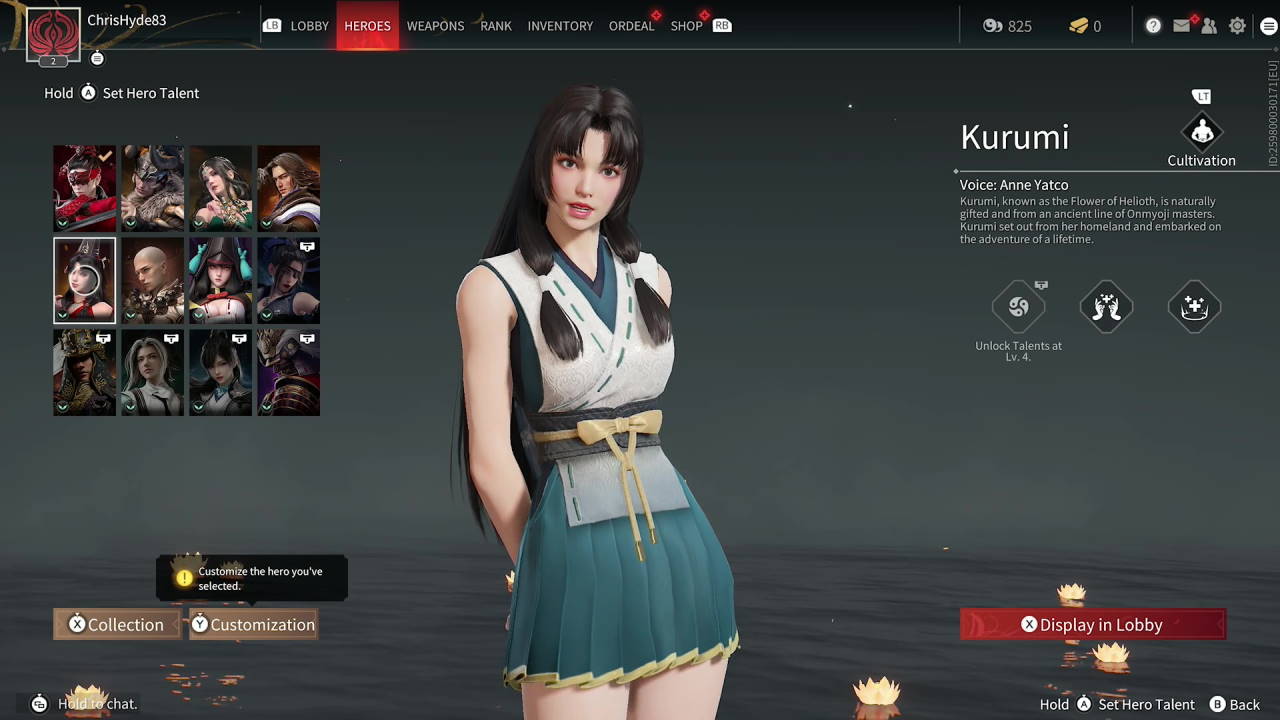Choose the bald monk hero portrait
Image resolution: width=1280 pixels, height=720 pixels.
(153, 280)
